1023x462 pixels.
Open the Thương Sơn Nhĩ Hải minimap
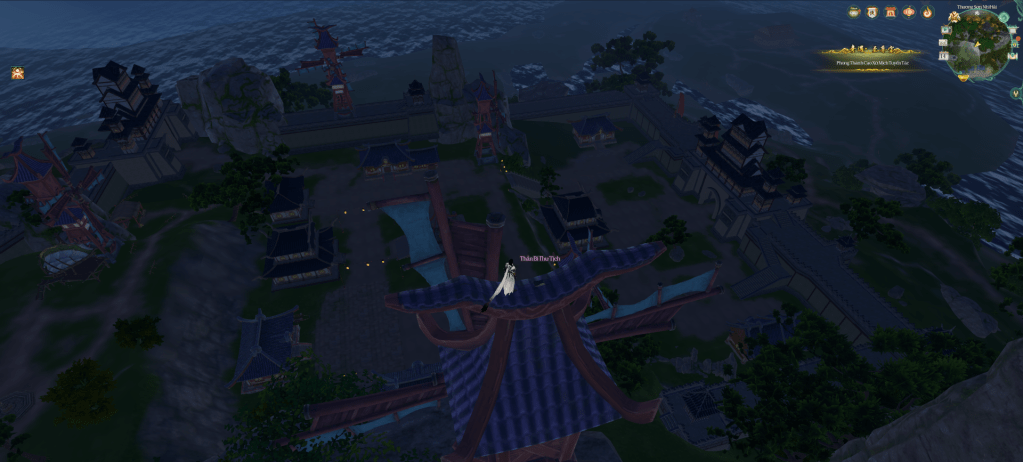click(978, 44)
